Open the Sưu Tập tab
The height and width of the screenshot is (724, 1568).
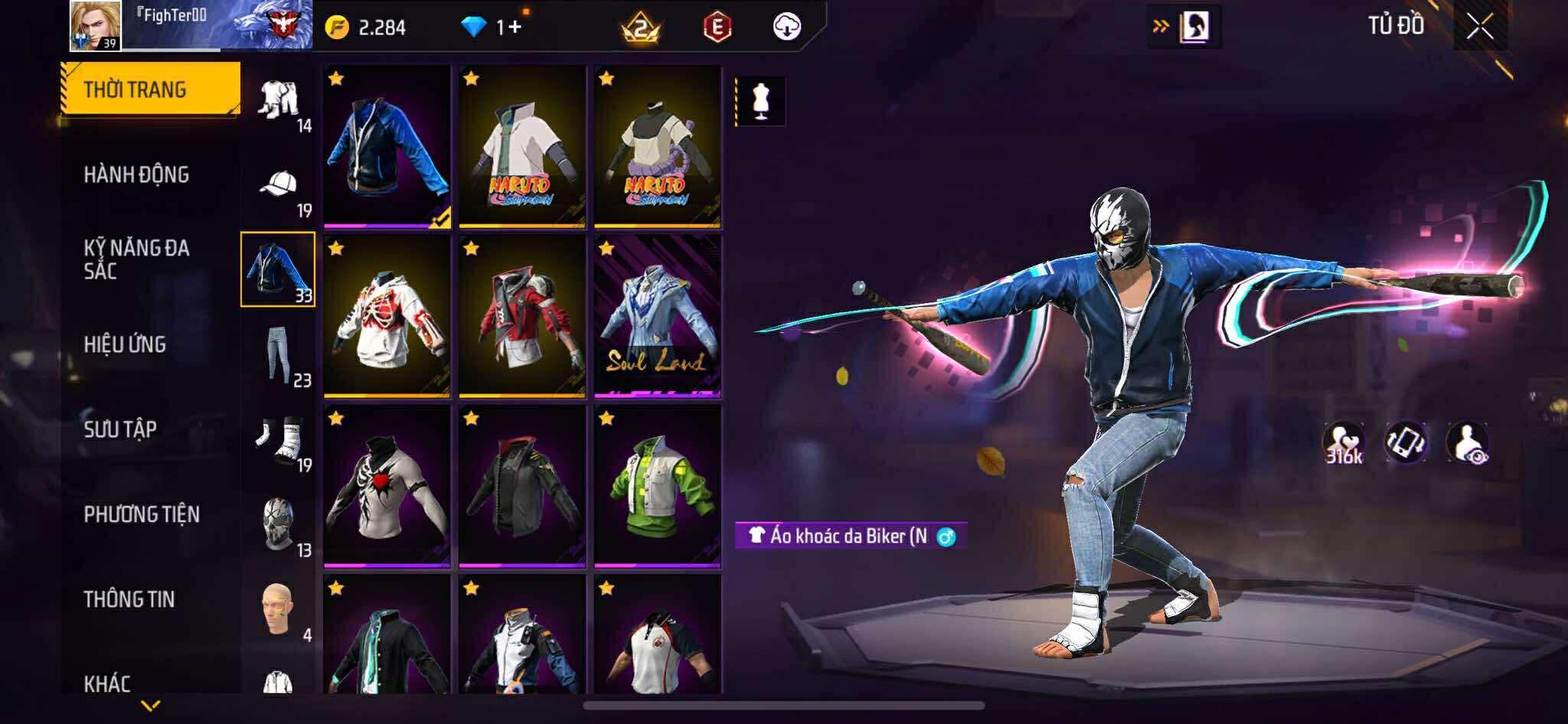[120, 429]
